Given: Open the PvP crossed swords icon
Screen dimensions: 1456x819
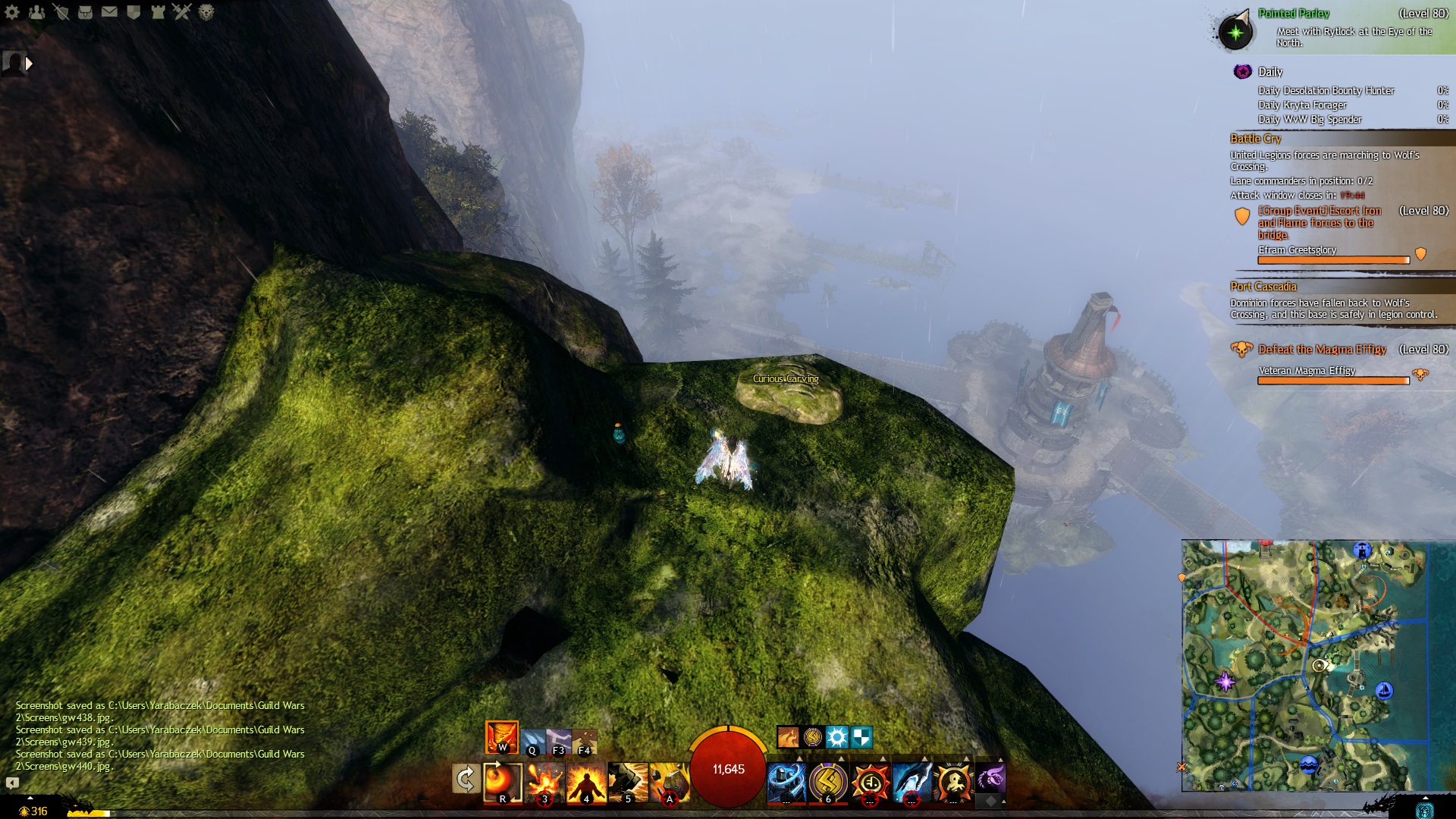Looking at the screenshot, I should point(182,11).
